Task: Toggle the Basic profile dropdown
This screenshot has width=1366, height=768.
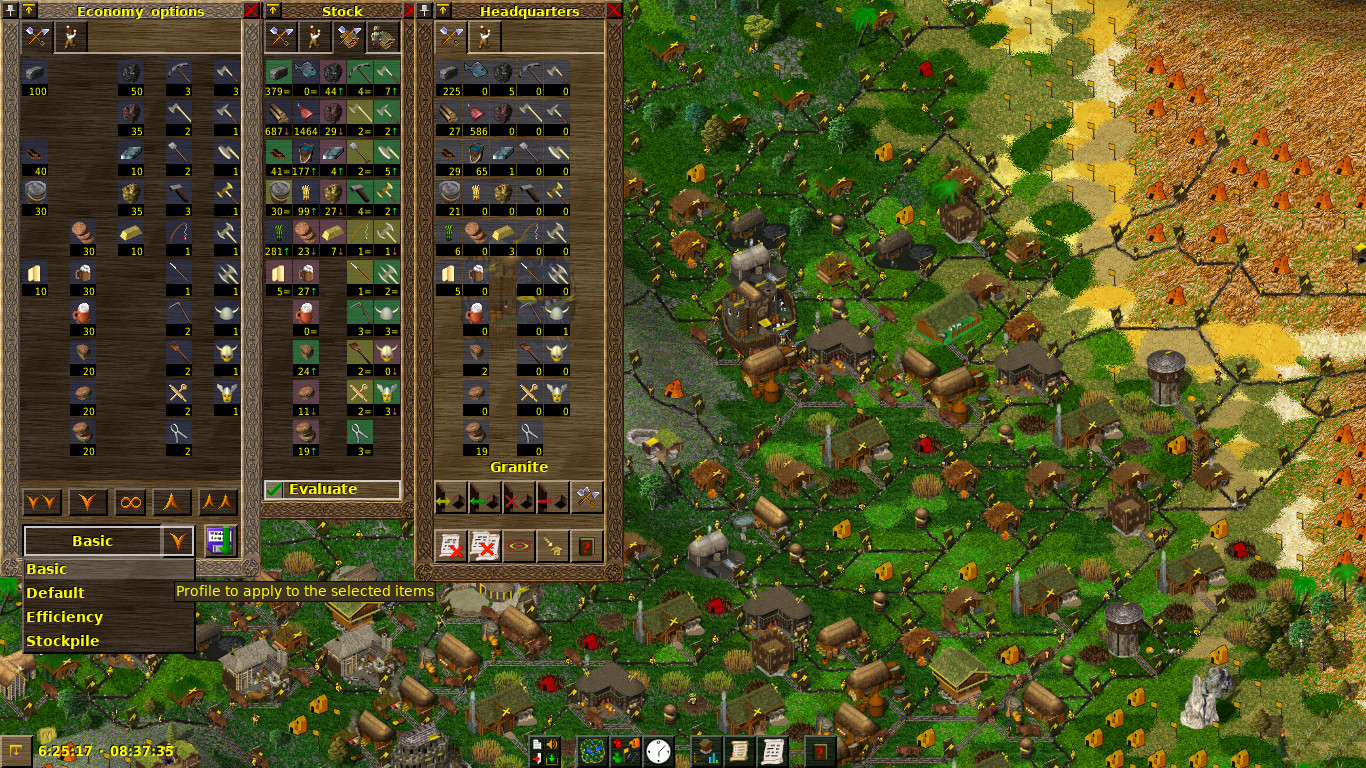Action: [177, 541]
